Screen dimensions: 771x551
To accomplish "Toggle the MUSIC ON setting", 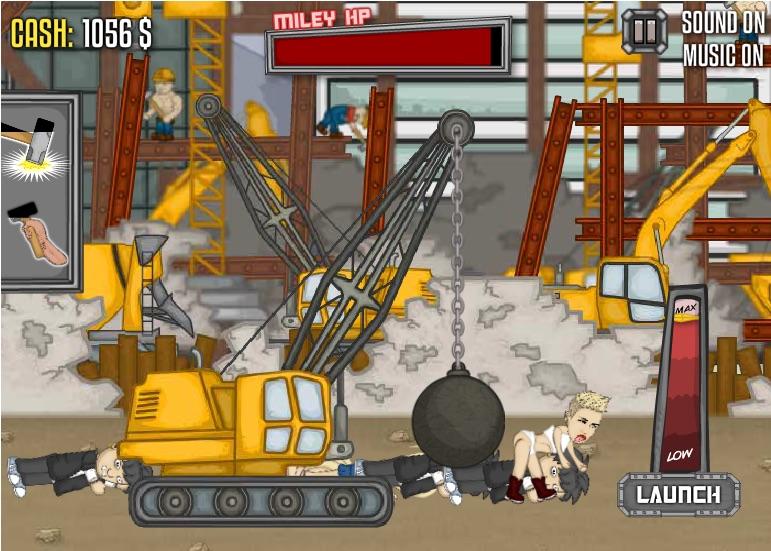I will [722, 56].
